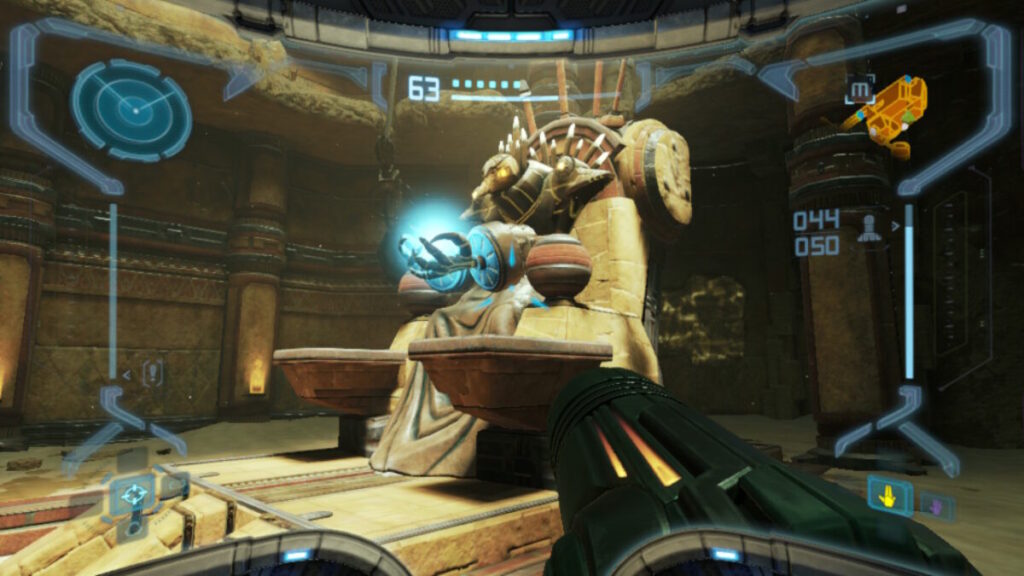Click the map "m" marker icon
The height and width of the screenshot is (576, 1024).
[x=859, y=90]
